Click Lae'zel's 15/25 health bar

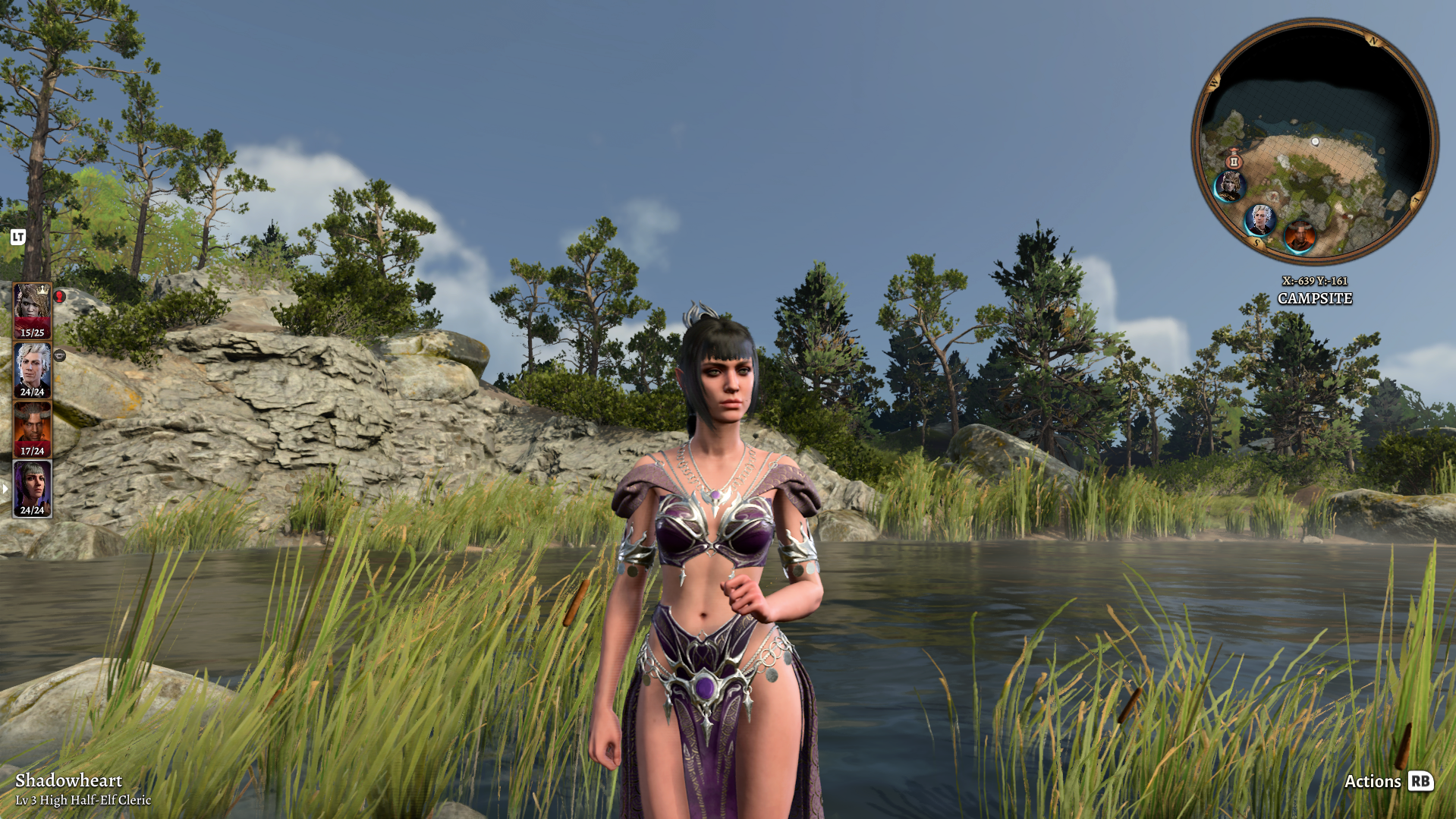(33, 332)
